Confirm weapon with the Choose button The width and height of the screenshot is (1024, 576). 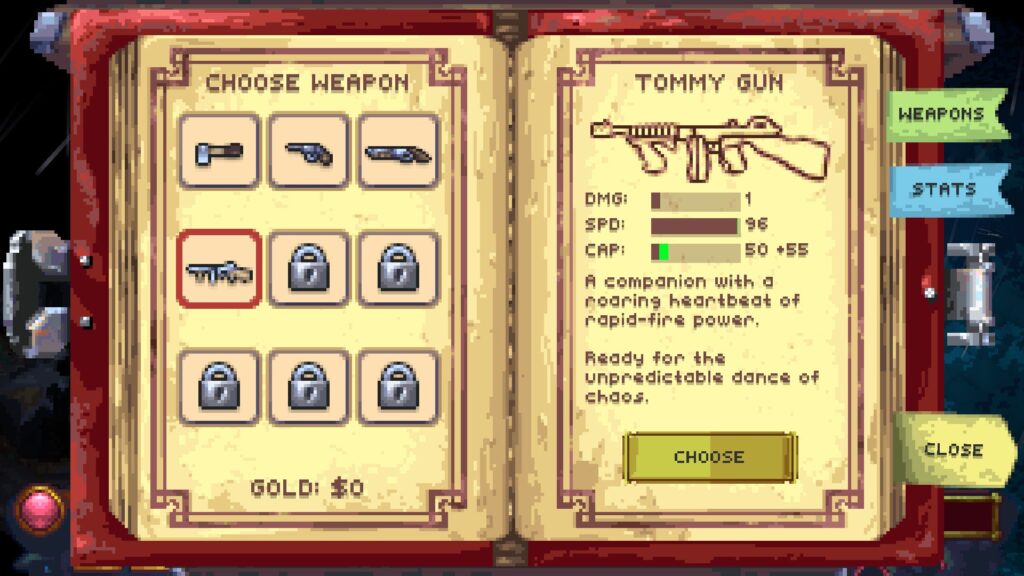click(x=709, y=457)
